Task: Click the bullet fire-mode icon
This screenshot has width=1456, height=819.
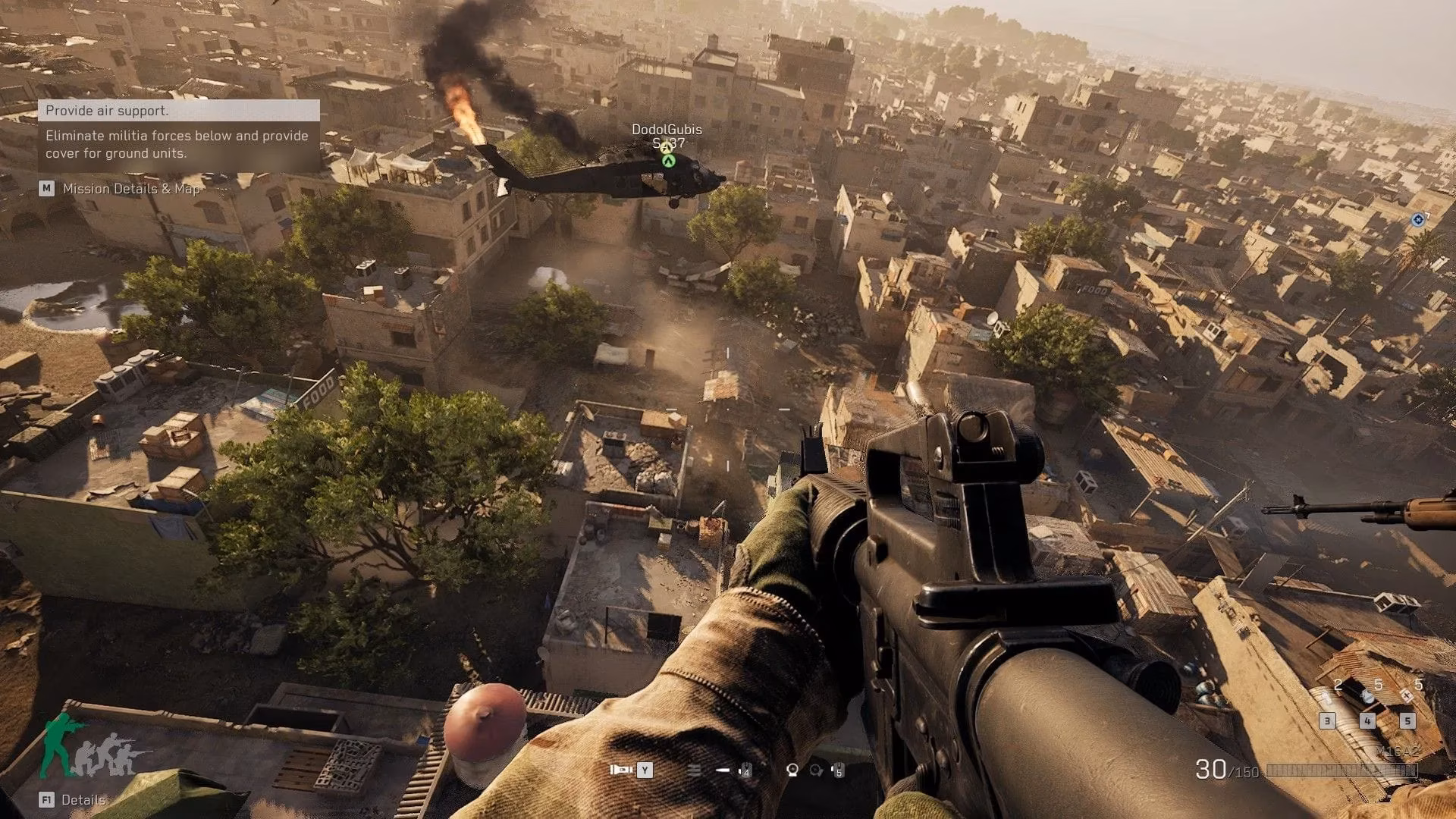Action: click(x=723, y=770)
